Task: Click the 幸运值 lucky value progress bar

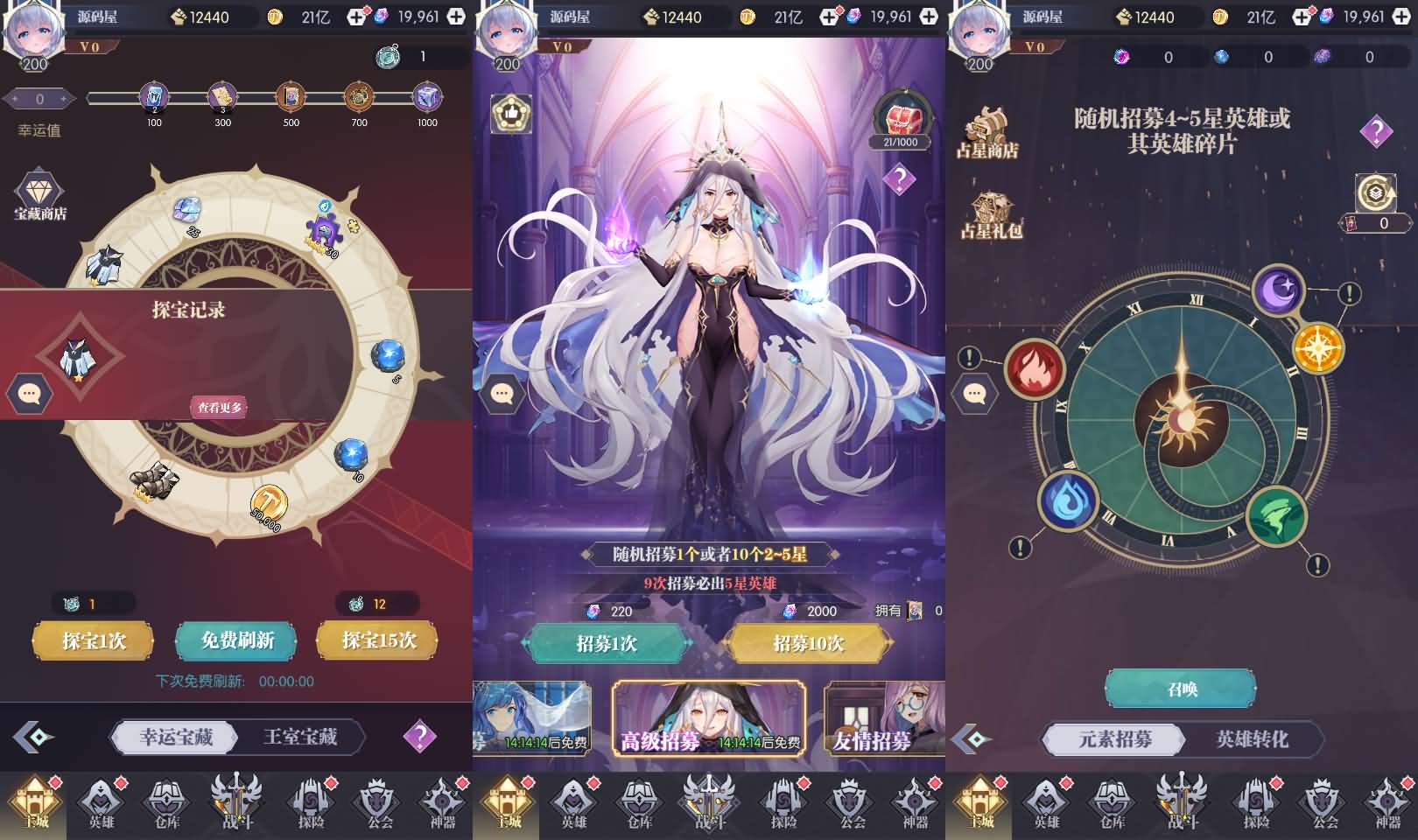Action: 245,99
